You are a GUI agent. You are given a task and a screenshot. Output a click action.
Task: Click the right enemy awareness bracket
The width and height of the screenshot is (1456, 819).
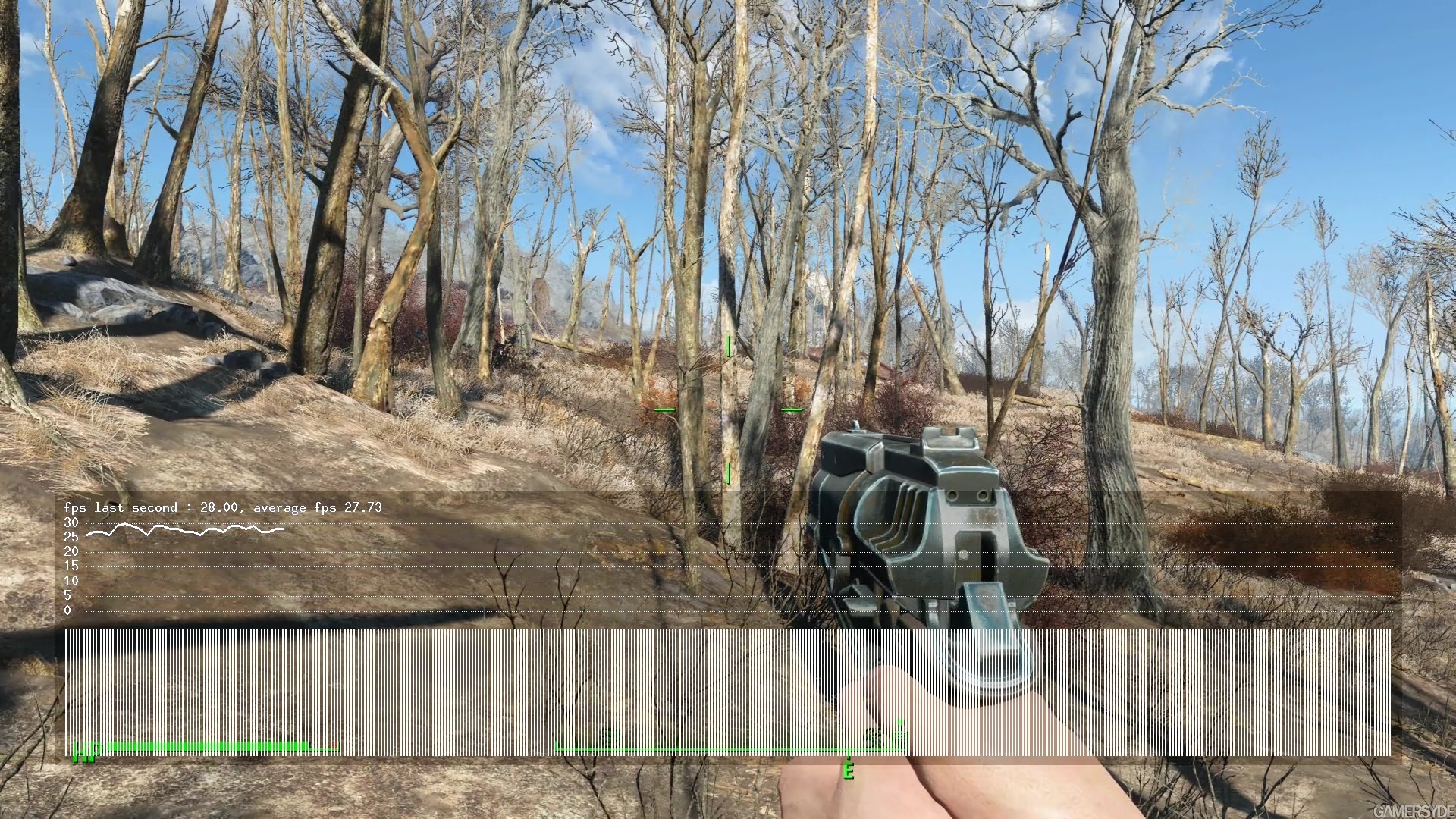coord(791,409)
